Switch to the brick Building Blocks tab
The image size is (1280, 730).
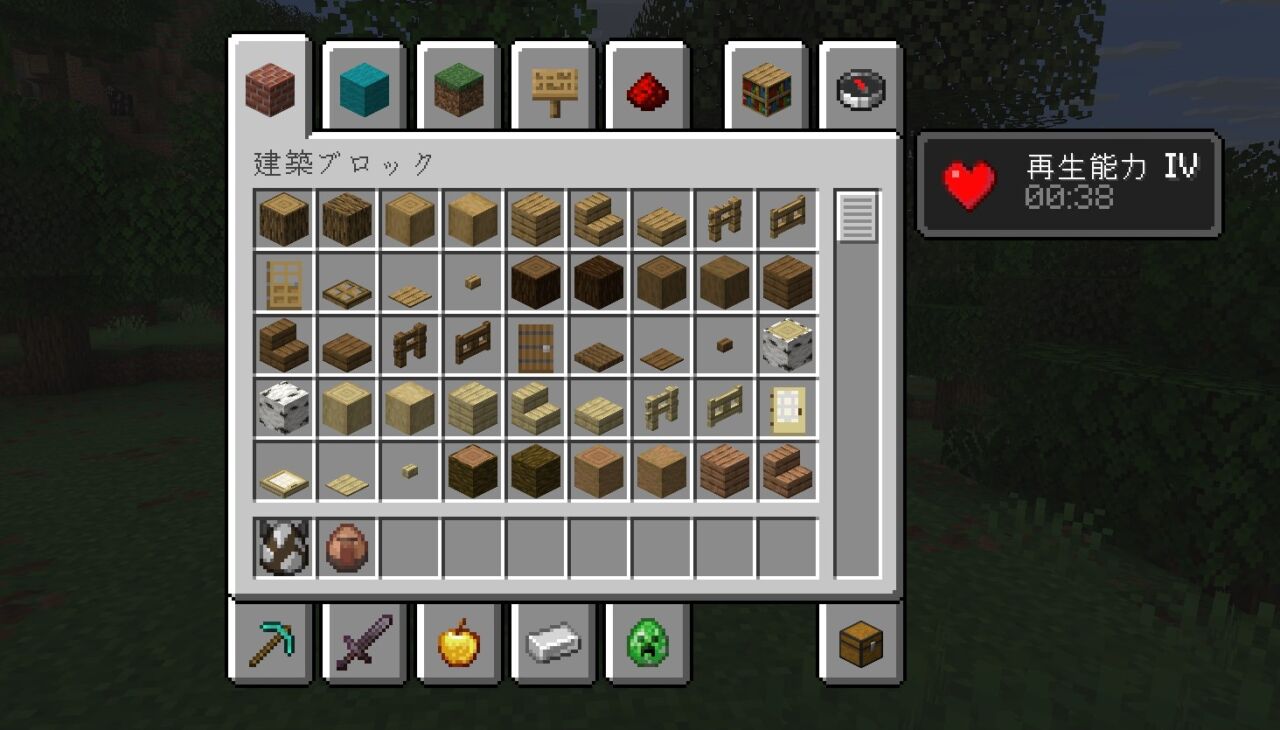pos(270,89)
